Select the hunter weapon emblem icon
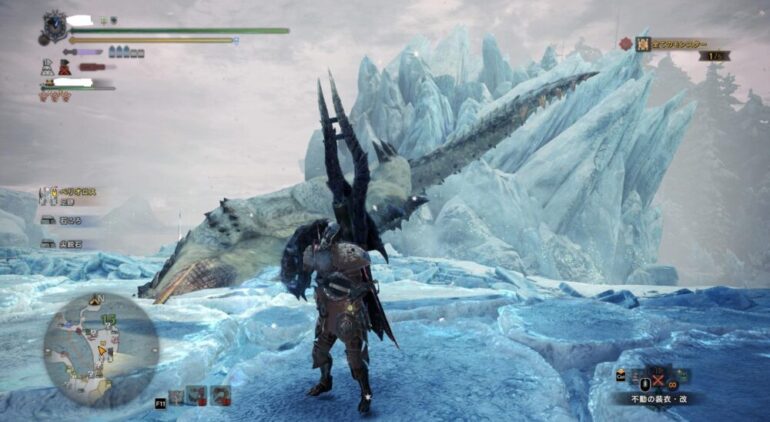Screen dimensions: 770x422 click(52, 23)
